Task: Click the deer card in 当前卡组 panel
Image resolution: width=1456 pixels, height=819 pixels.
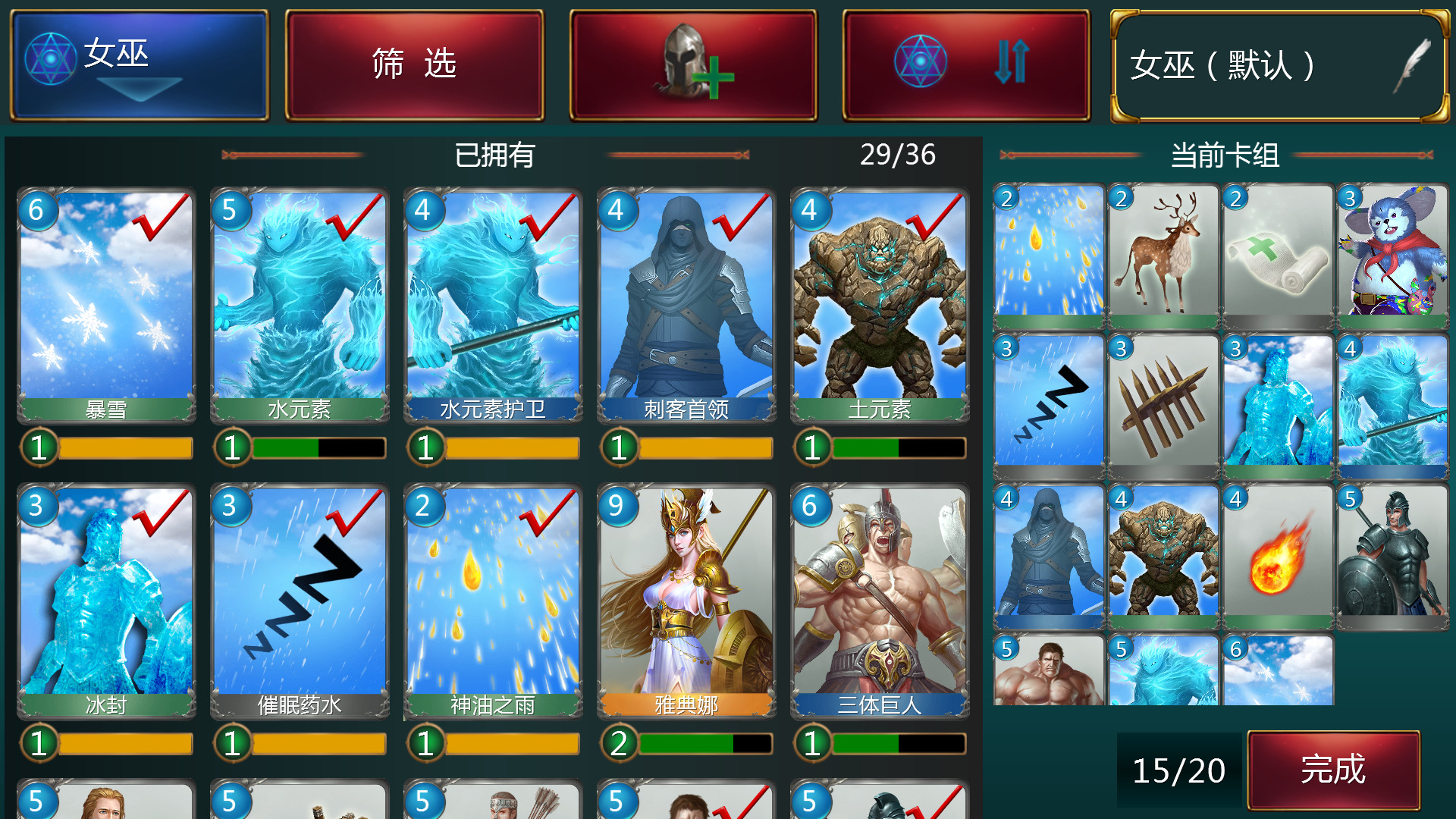Action: click(x=1163, y=254)
